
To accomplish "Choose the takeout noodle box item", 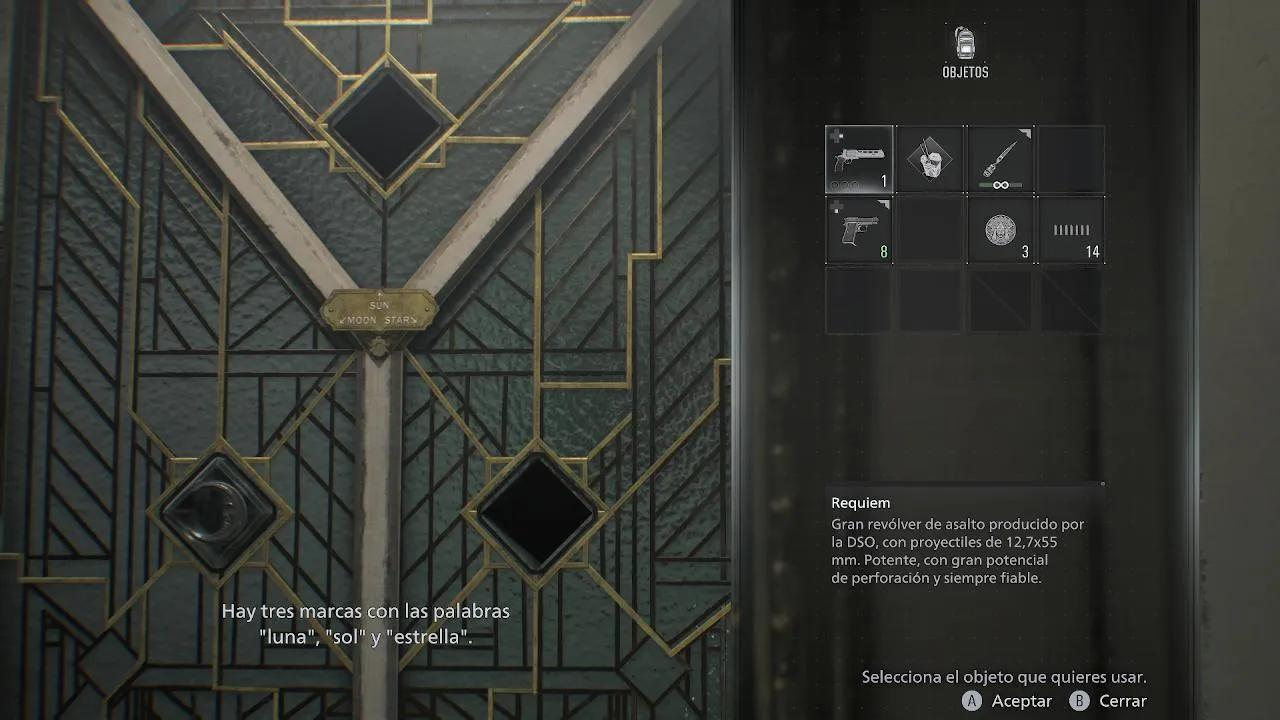I will pos(930,159).
